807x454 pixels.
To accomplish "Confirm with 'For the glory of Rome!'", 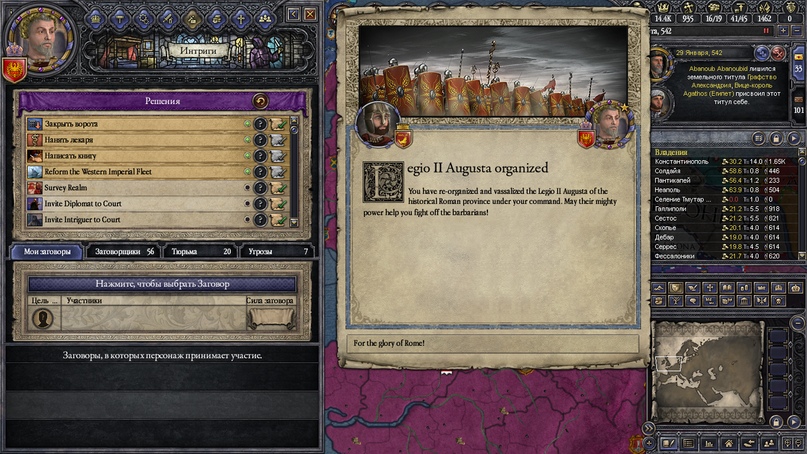I will 491,344.
